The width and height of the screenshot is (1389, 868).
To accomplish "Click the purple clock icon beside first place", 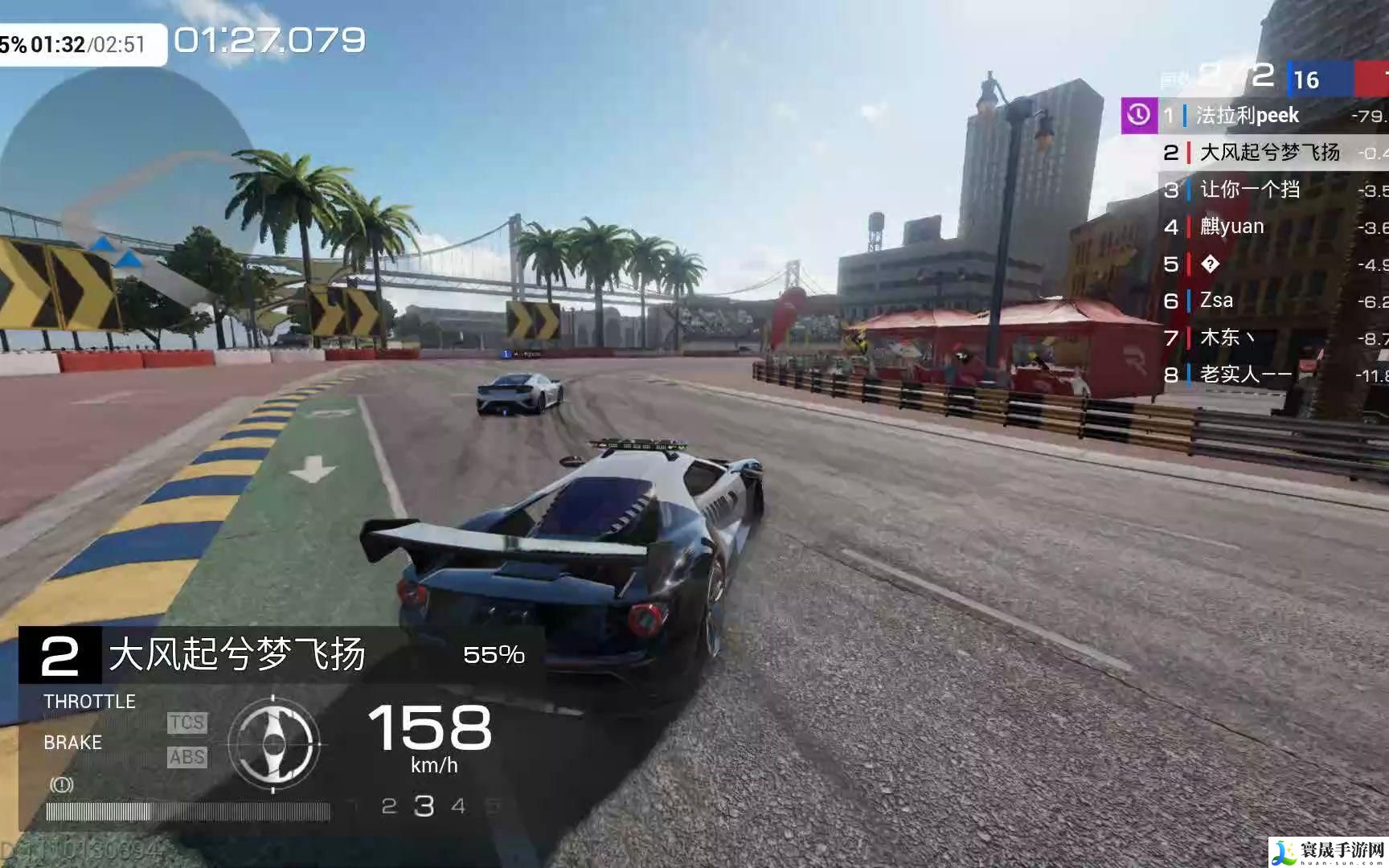I will pos(1138,116).
